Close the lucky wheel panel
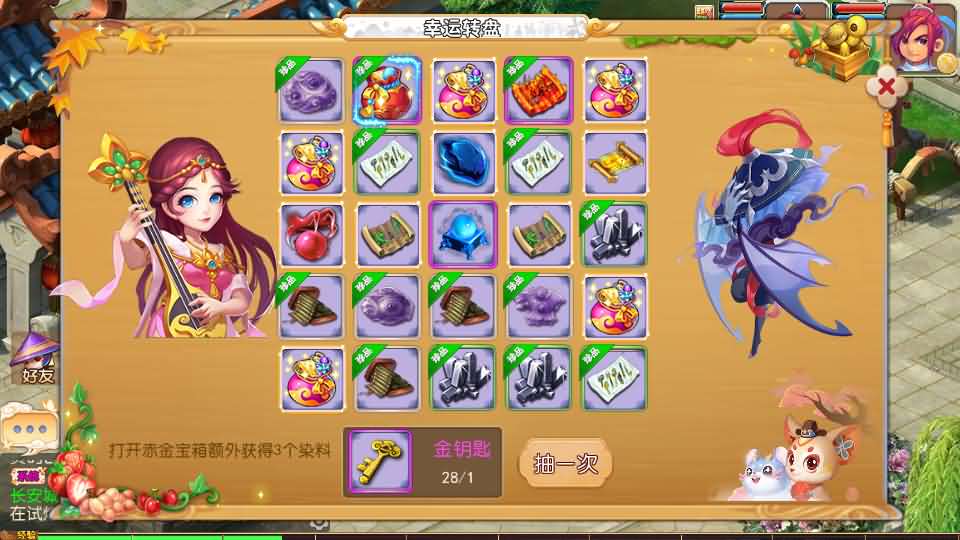Image resolution: width=960 pixels, height=540 pixels. tap(886, 86)
